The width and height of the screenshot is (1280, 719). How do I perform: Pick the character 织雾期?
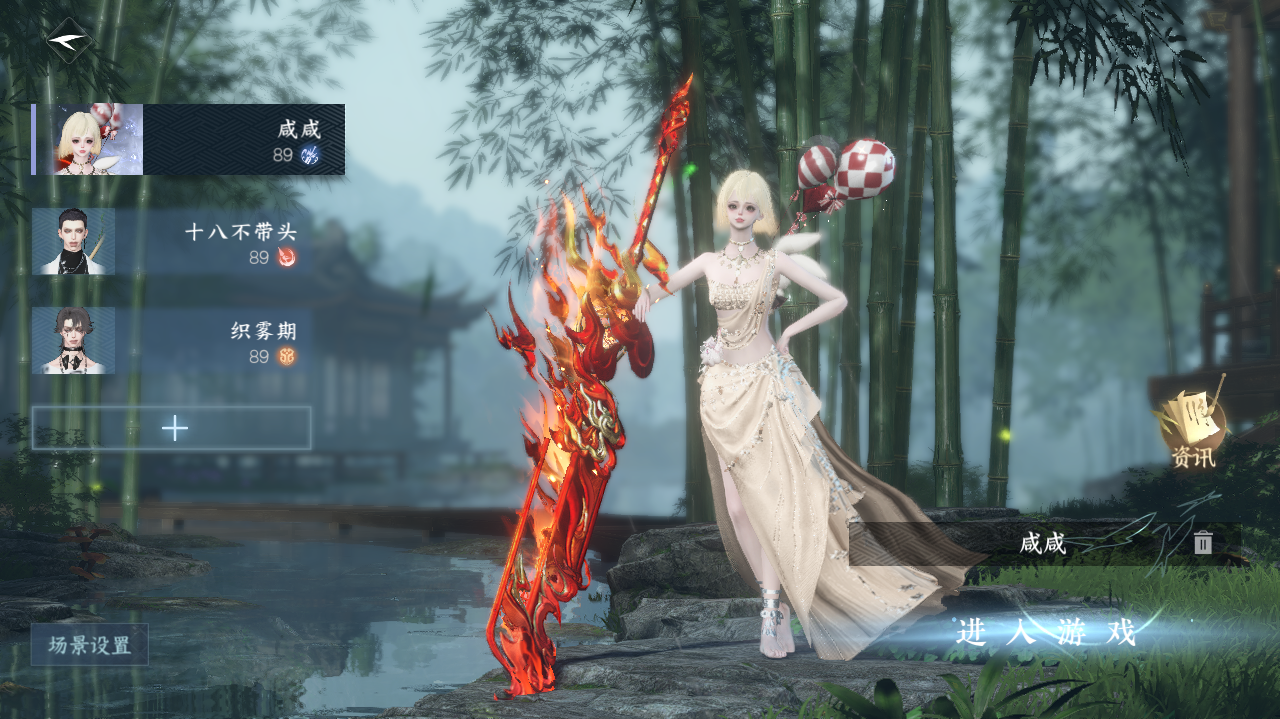pyautogui.click(x=170, y=341)
